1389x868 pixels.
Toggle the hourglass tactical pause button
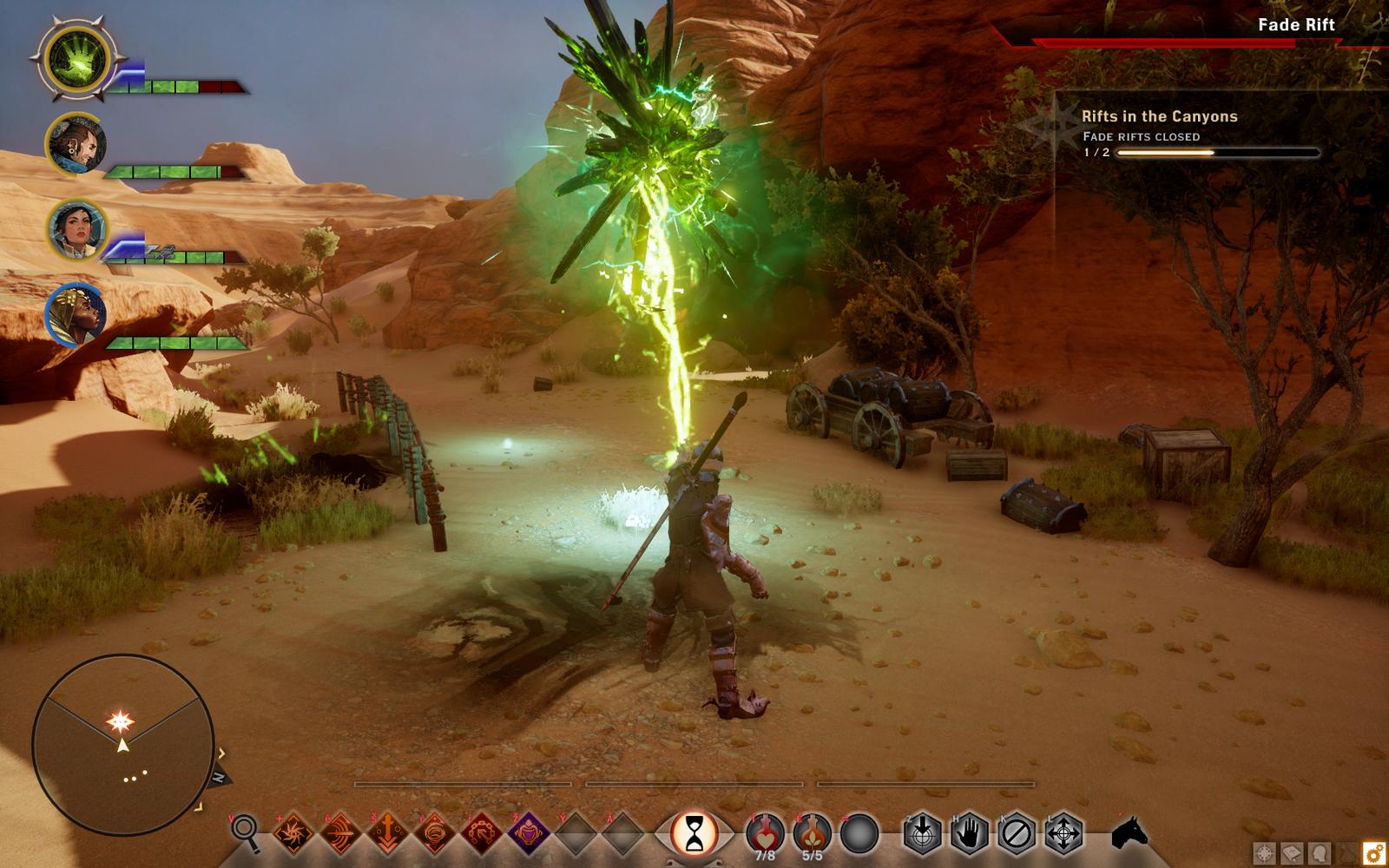coord(695,834)
